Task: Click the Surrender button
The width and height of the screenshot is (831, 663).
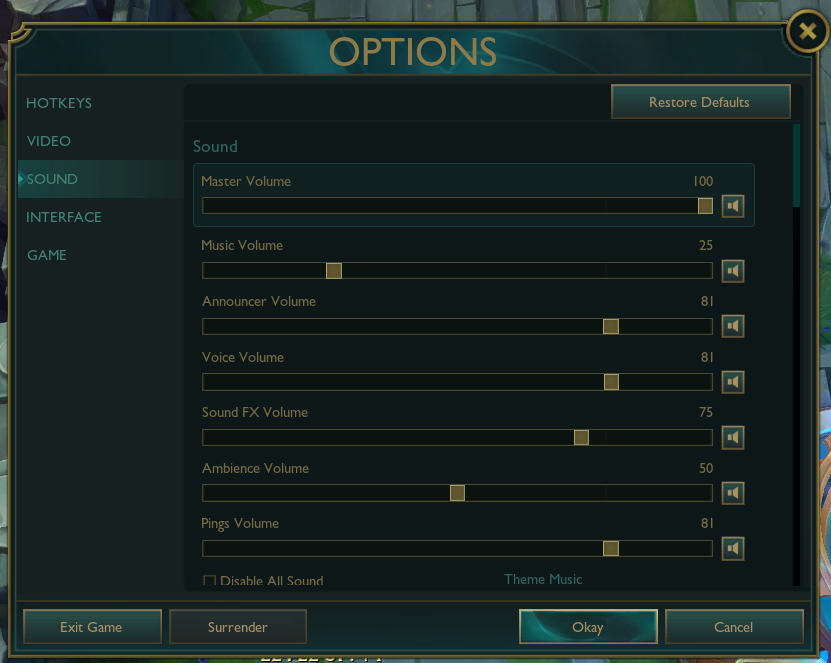Action: (238, 627)
